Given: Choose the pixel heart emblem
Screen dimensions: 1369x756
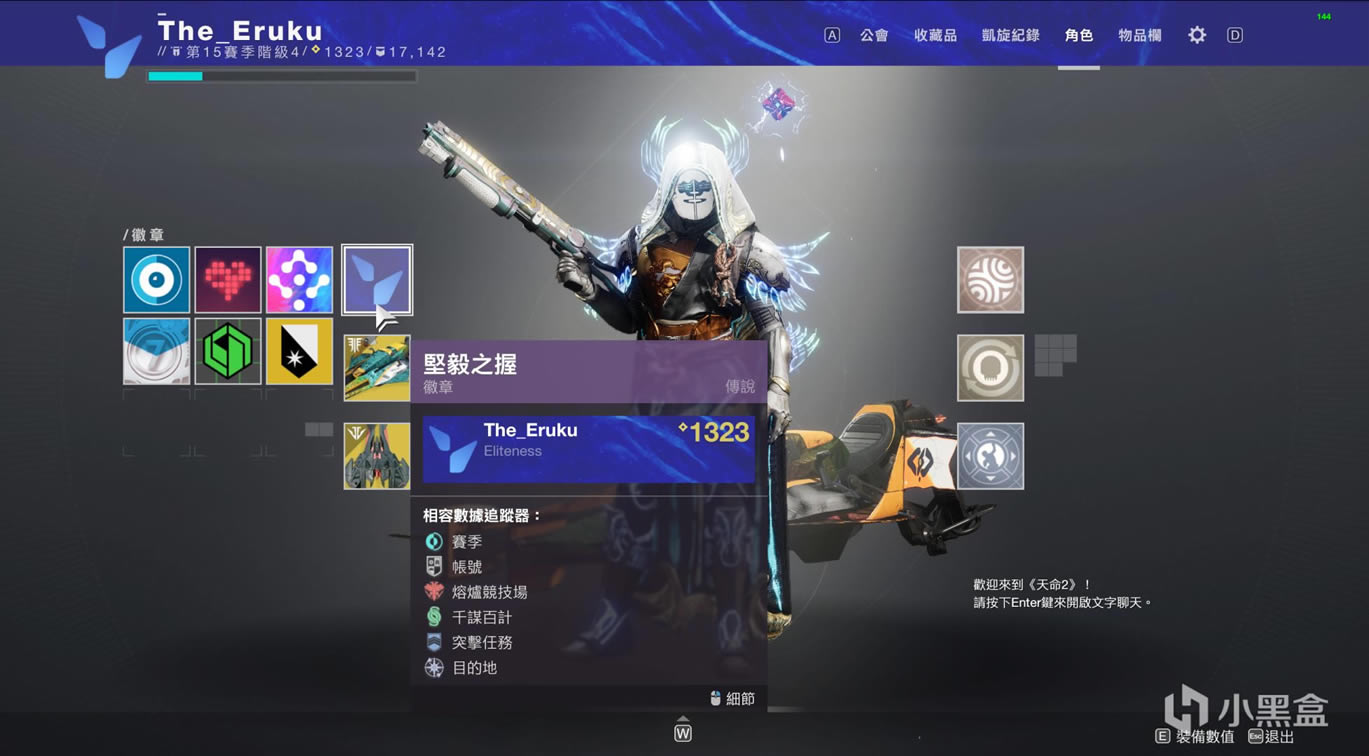Looking at the screenshot, I should (x=228, y=280).
